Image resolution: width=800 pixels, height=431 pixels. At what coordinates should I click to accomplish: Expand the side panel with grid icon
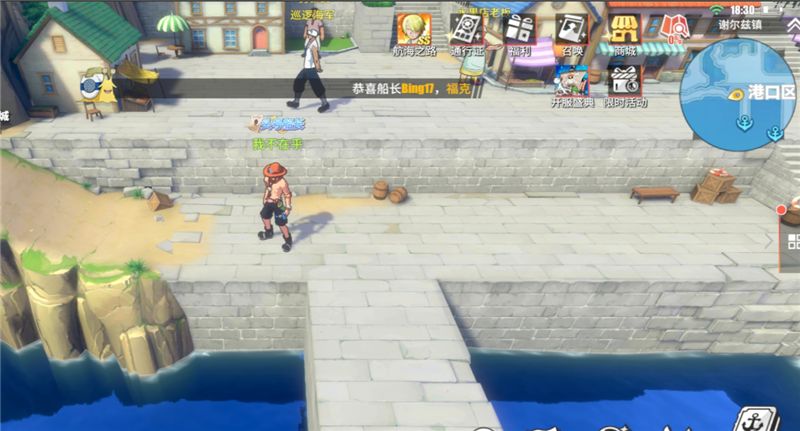coord(791,241)
